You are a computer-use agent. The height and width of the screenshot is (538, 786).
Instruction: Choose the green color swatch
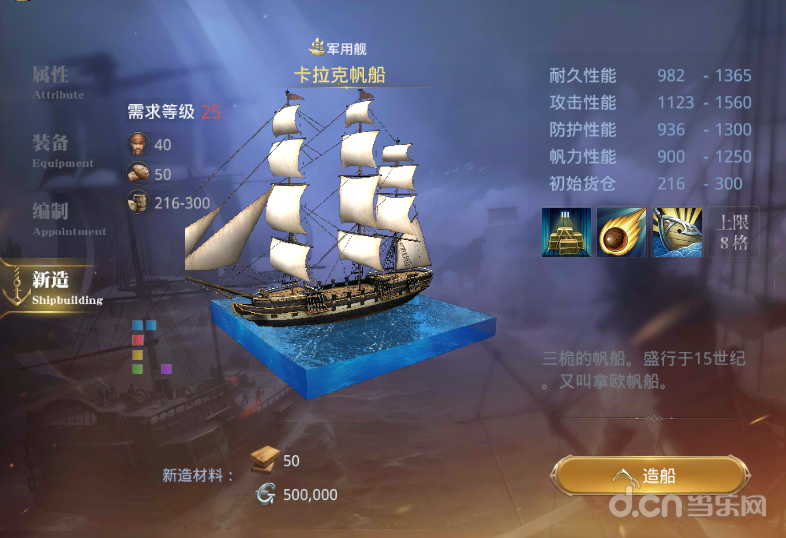[138, 368]
